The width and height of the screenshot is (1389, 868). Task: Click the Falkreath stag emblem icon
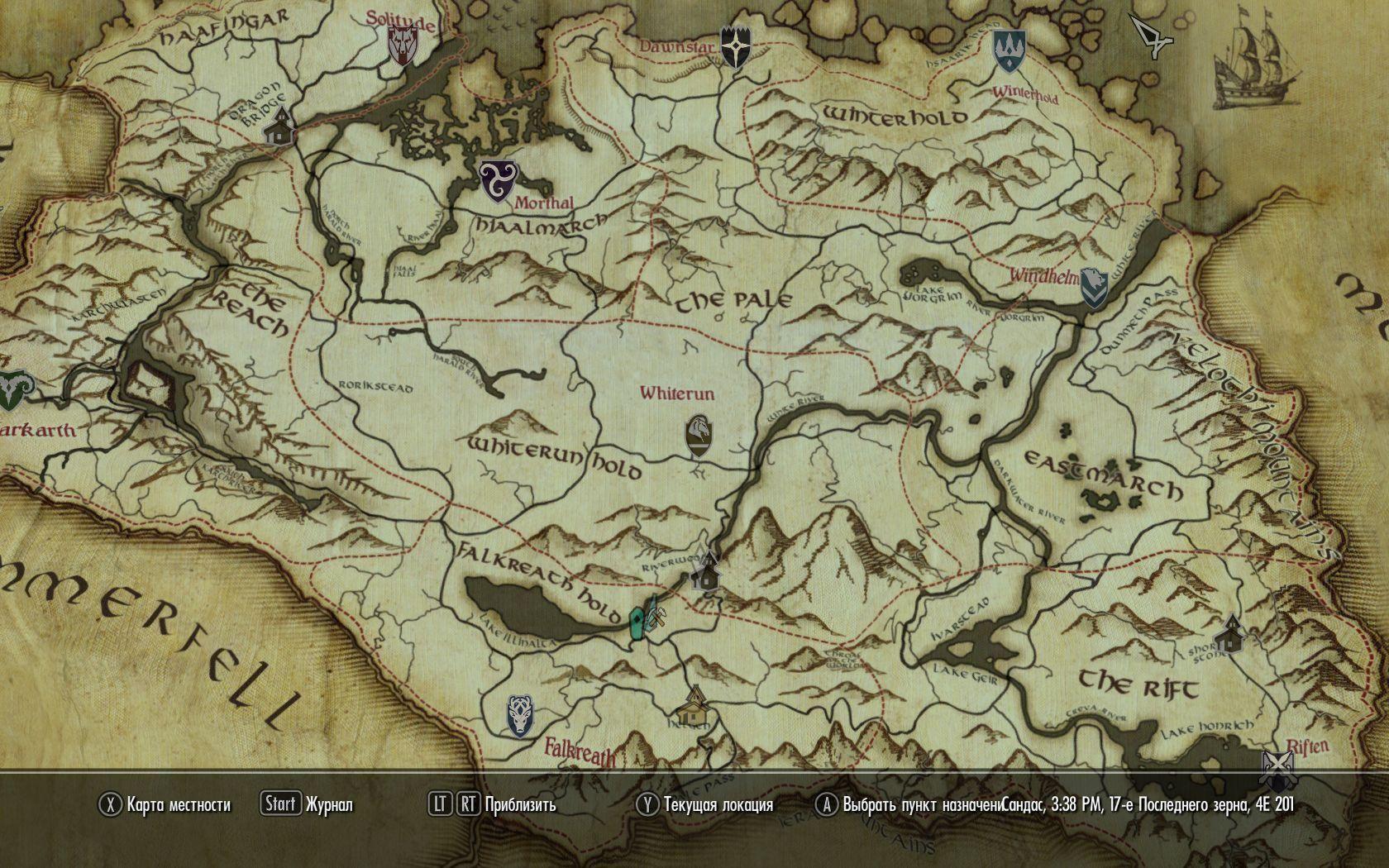[x=519, y=718]
